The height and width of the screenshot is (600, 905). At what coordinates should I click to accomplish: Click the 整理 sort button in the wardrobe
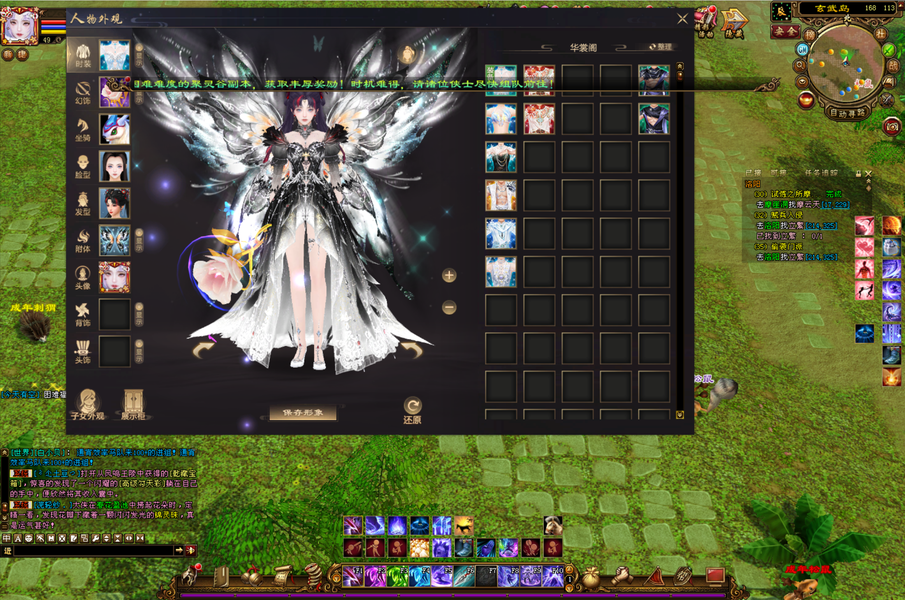tap(660, 47)
